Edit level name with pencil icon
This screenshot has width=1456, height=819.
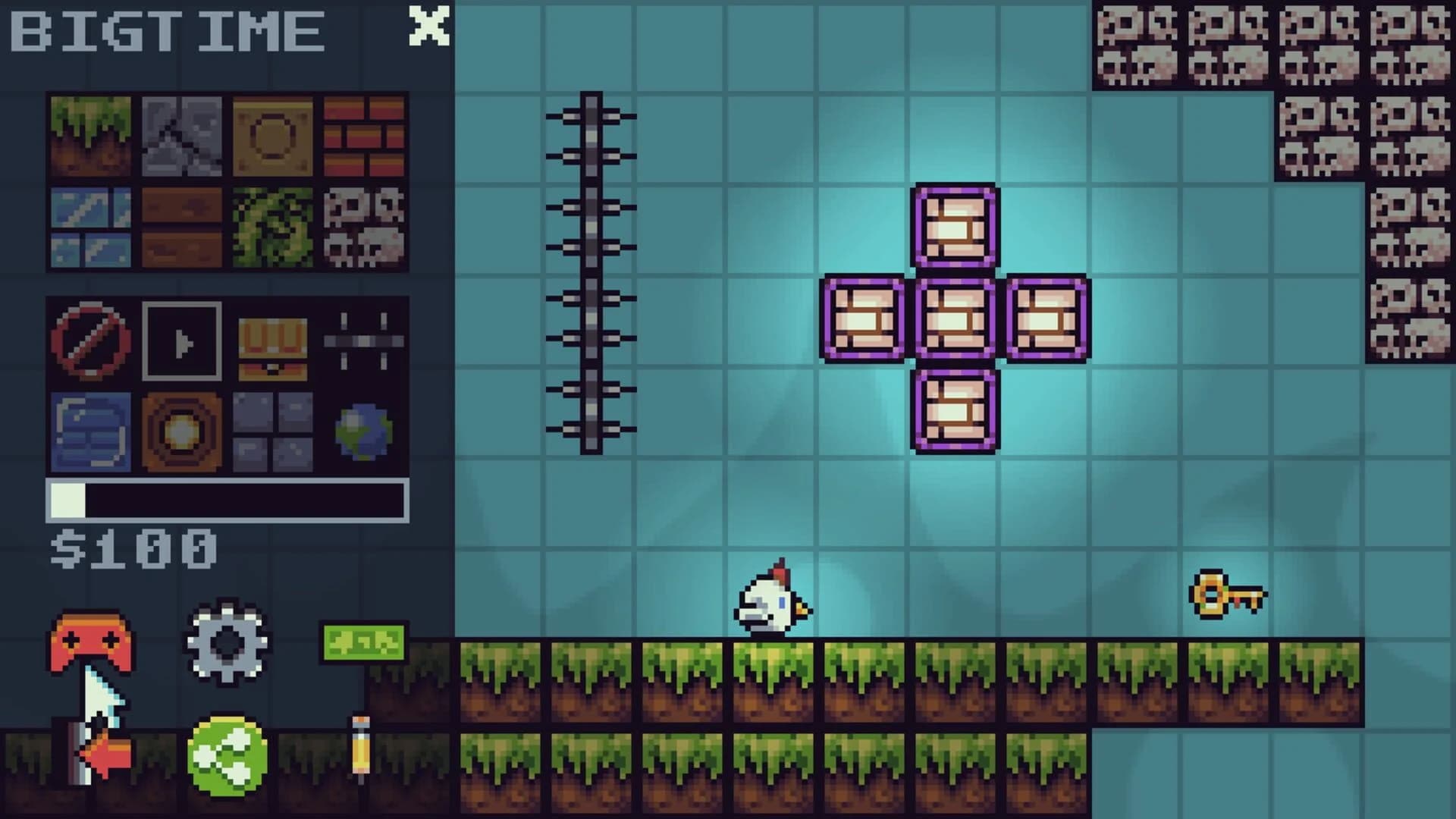(360, 747)
